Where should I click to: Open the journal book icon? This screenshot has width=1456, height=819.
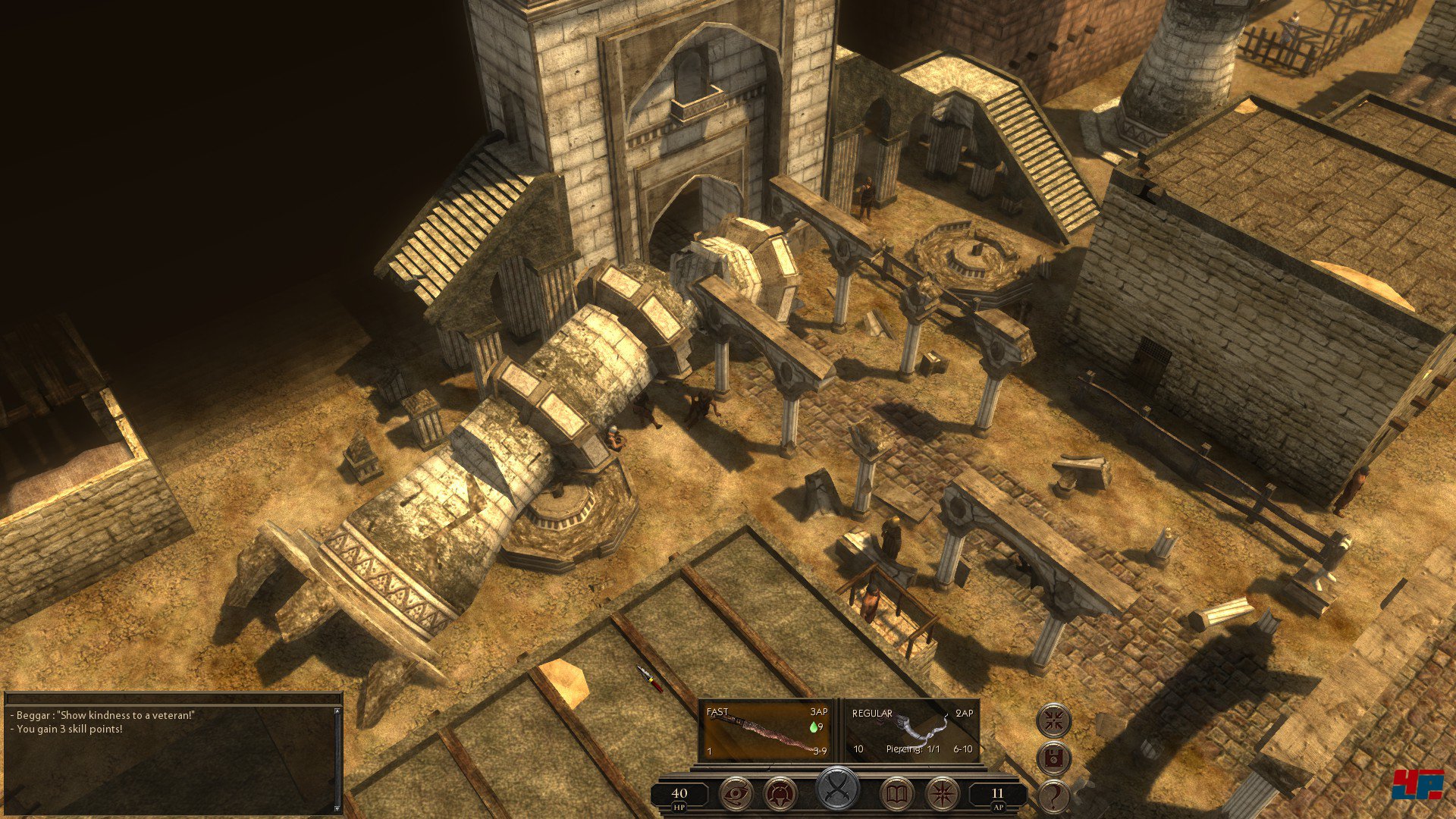898,794
